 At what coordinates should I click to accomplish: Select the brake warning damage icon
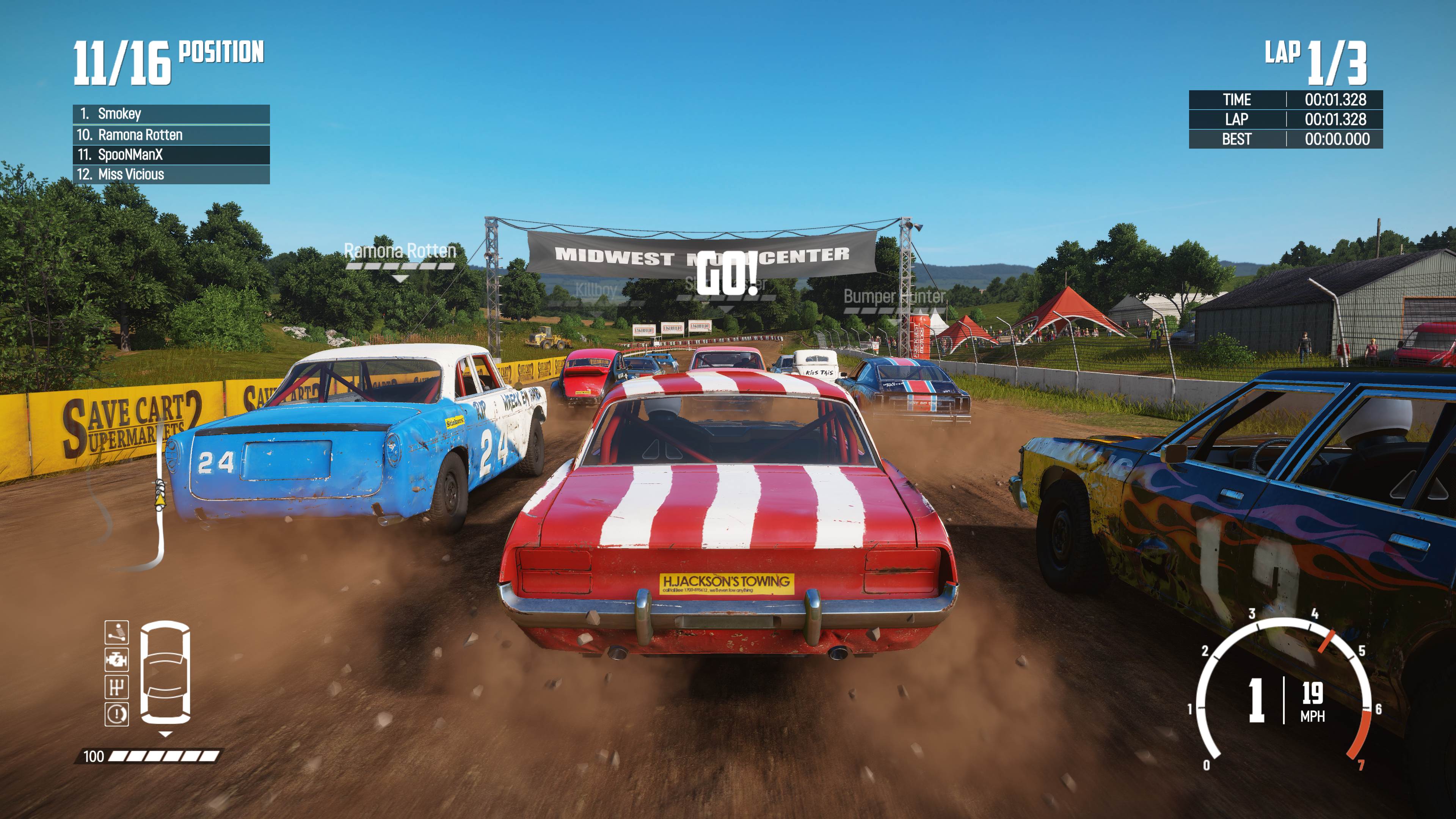click(x=116, y=714)
